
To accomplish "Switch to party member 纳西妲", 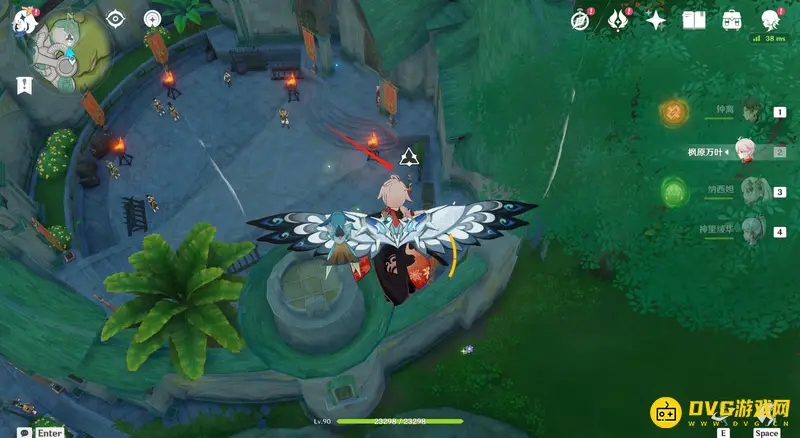I will [x=752, y=192].
